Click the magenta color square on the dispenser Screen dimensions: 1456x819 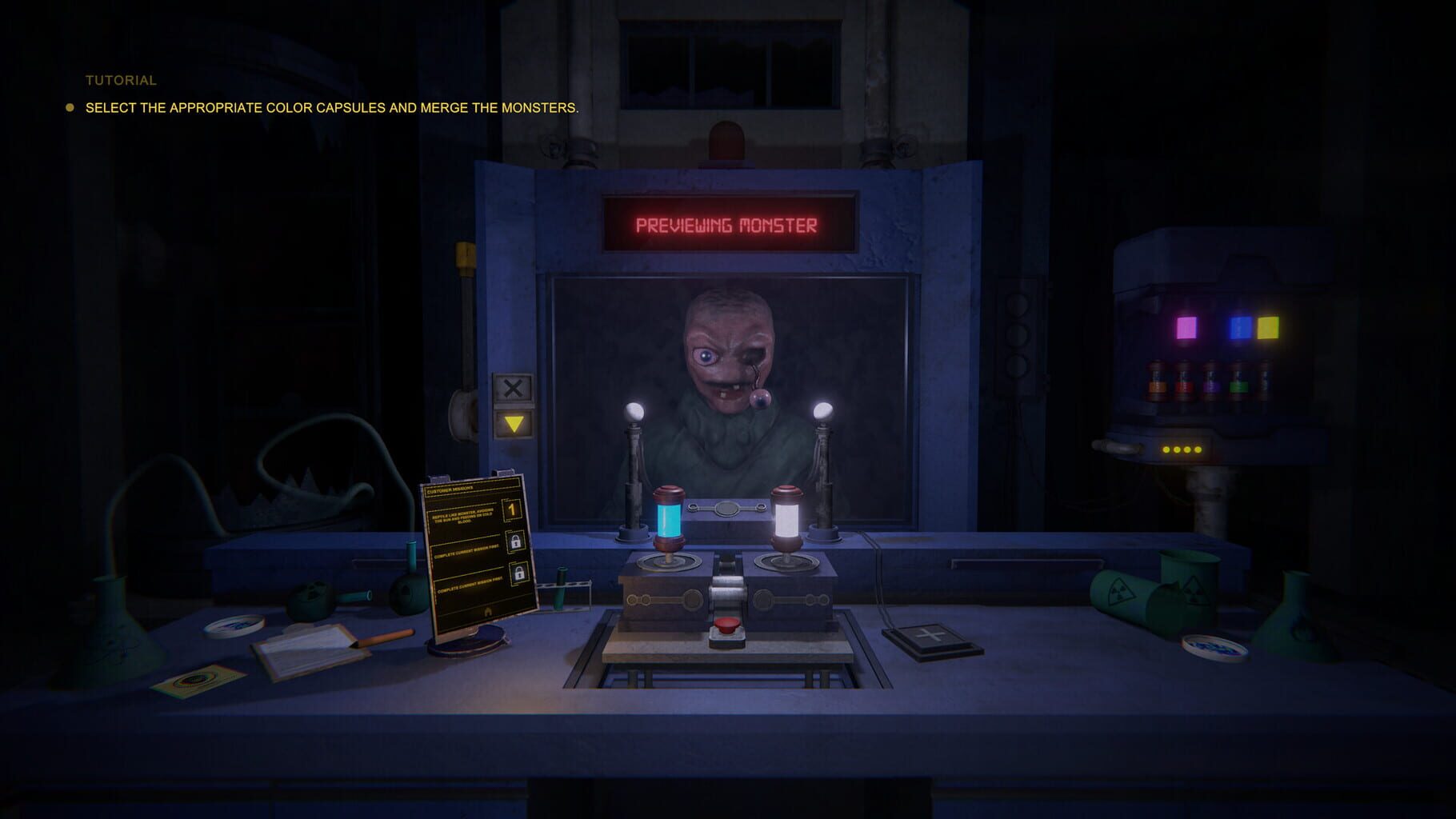1187,327
